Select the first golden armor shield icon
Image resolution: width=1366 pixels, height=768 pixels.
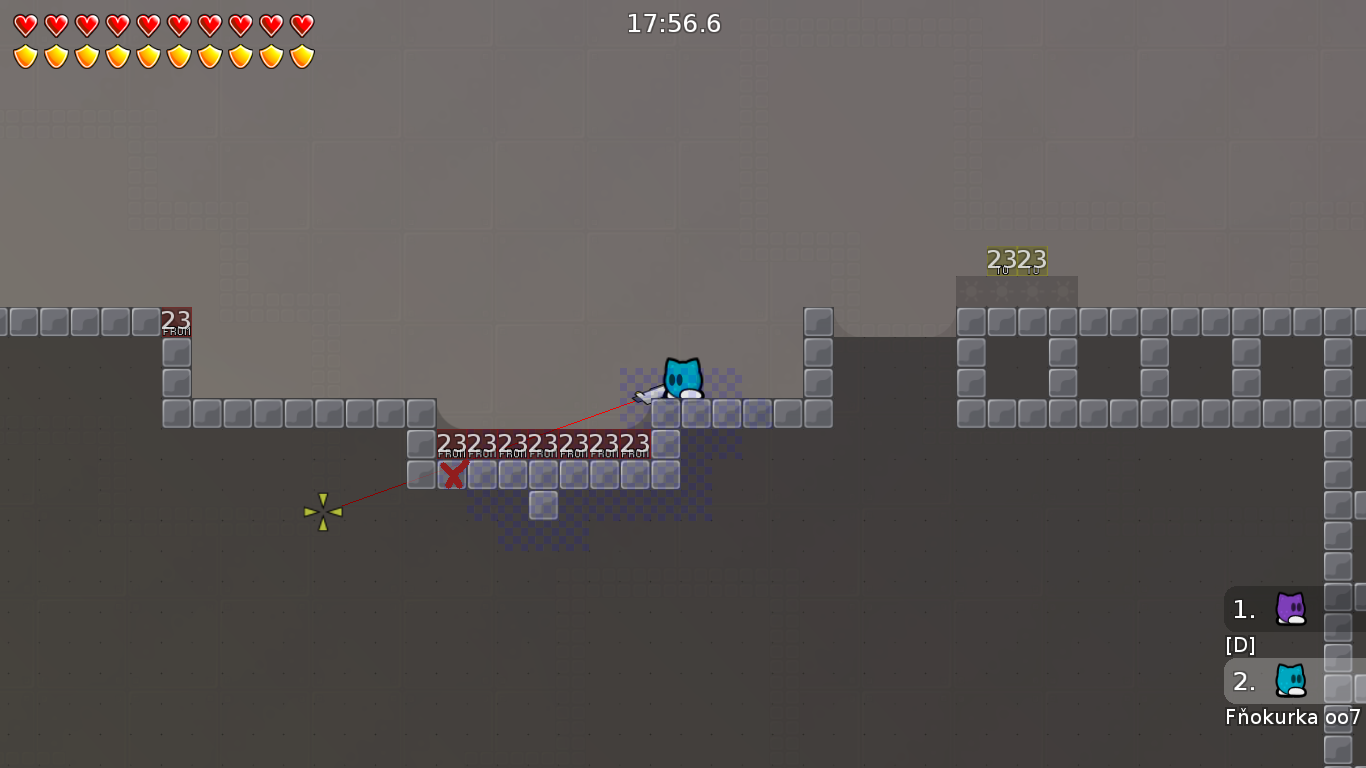pyautogui.click(x=26, y=54)
